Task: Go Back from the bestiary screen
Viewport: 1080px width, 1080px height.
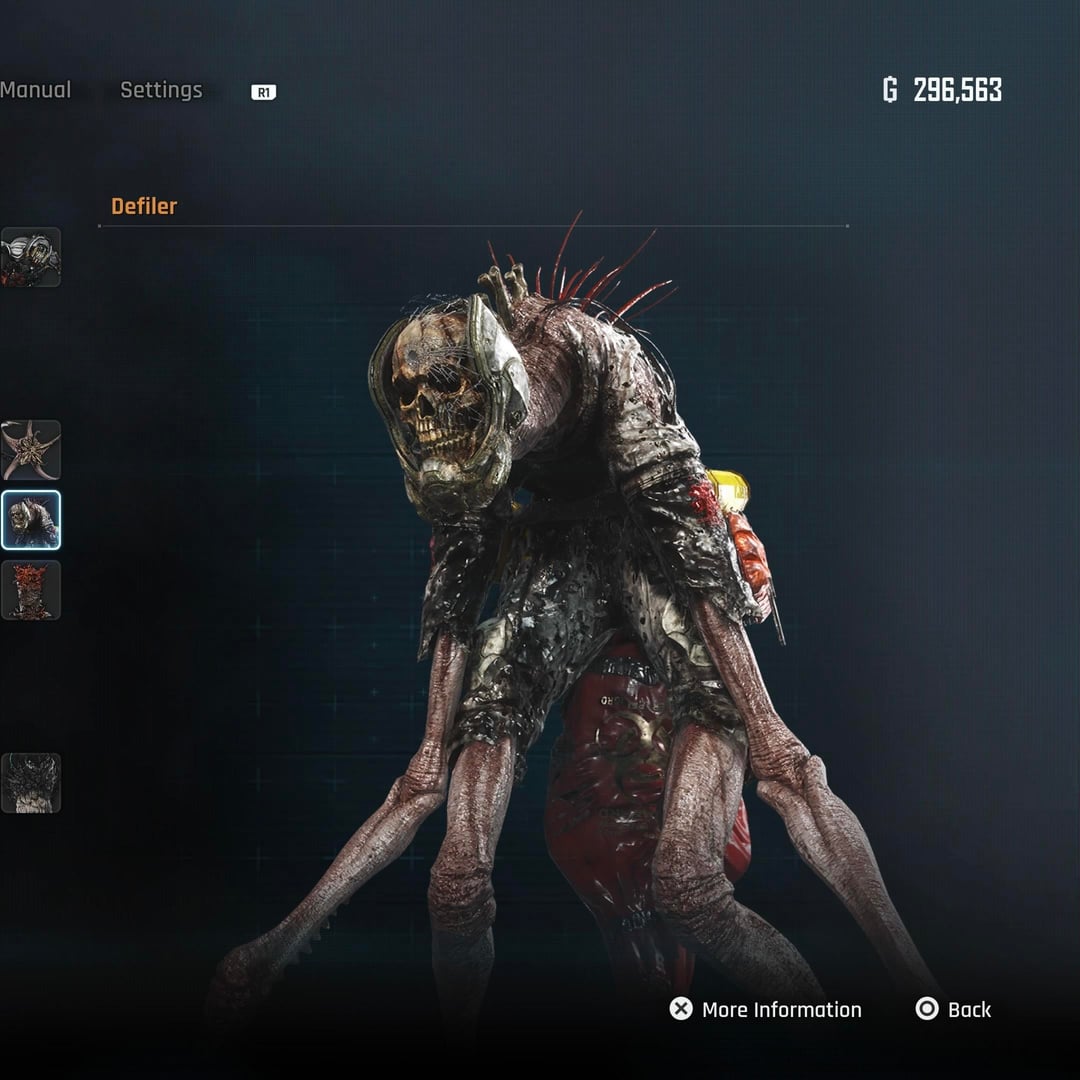Action: pos(954,1009)
